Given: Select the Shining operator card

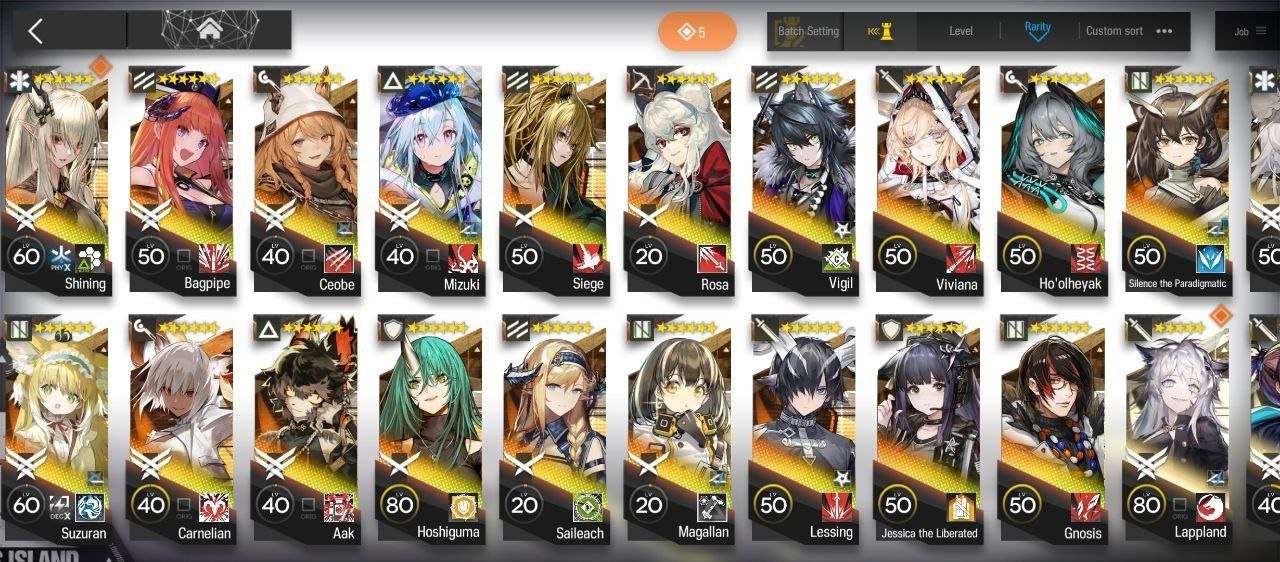Looking at the screenshot, I should click(x=57, y=180).
